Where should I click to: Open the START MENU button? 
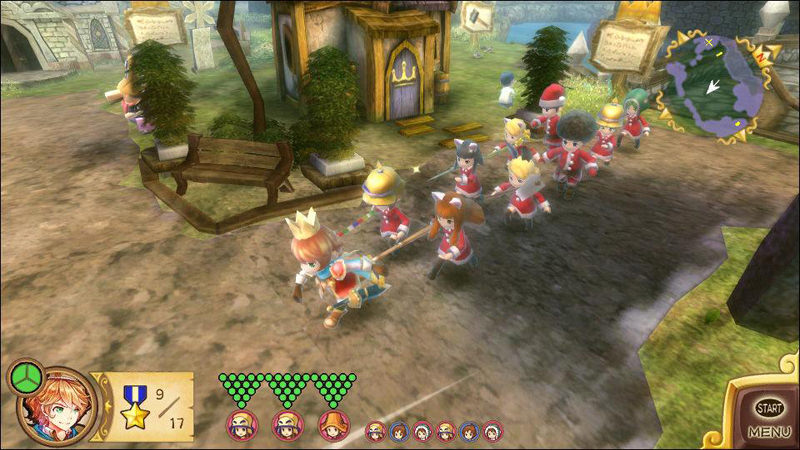pos(768,418)
